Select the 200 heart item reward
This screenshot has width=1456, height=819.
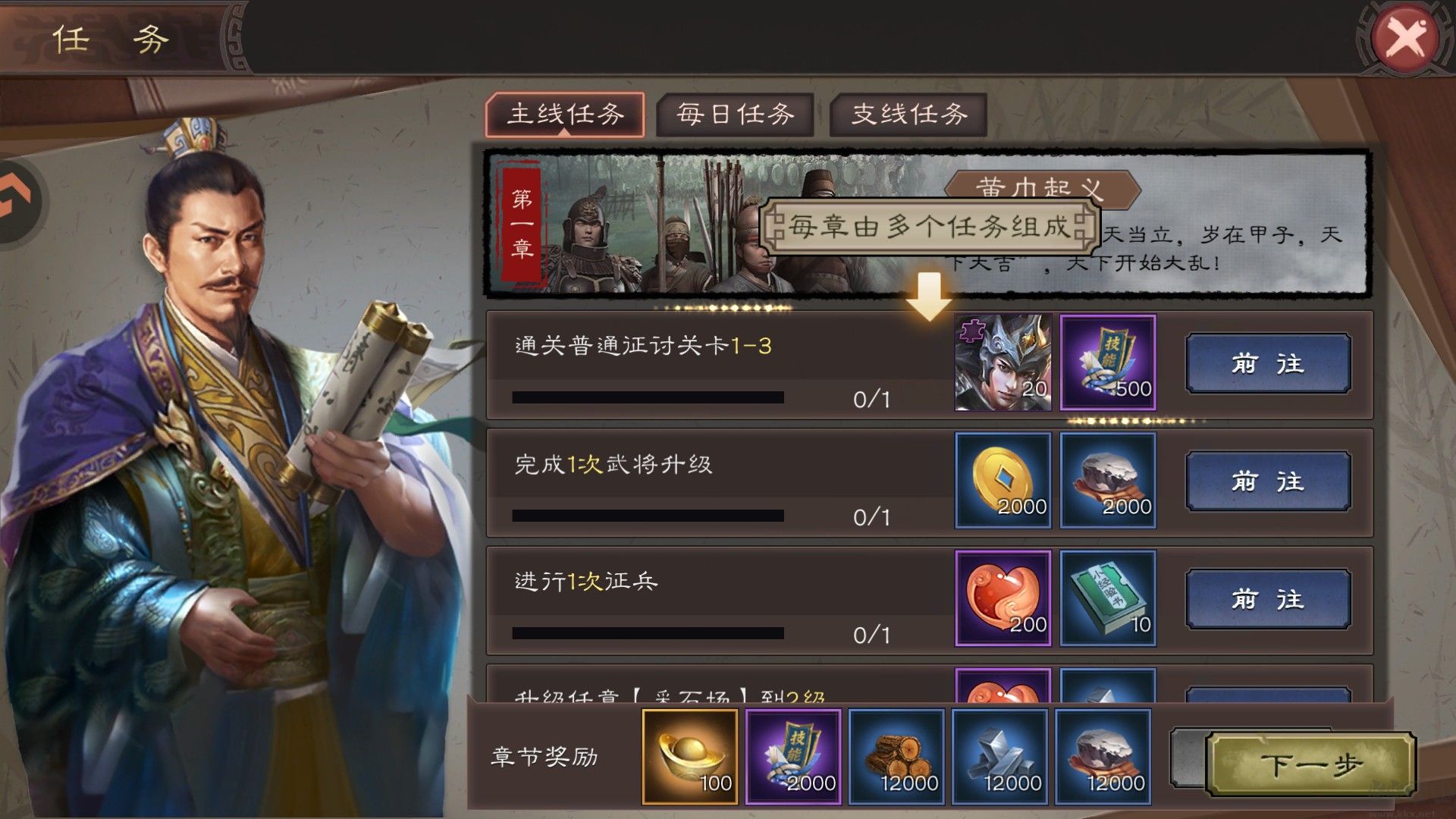[1001, 599]
